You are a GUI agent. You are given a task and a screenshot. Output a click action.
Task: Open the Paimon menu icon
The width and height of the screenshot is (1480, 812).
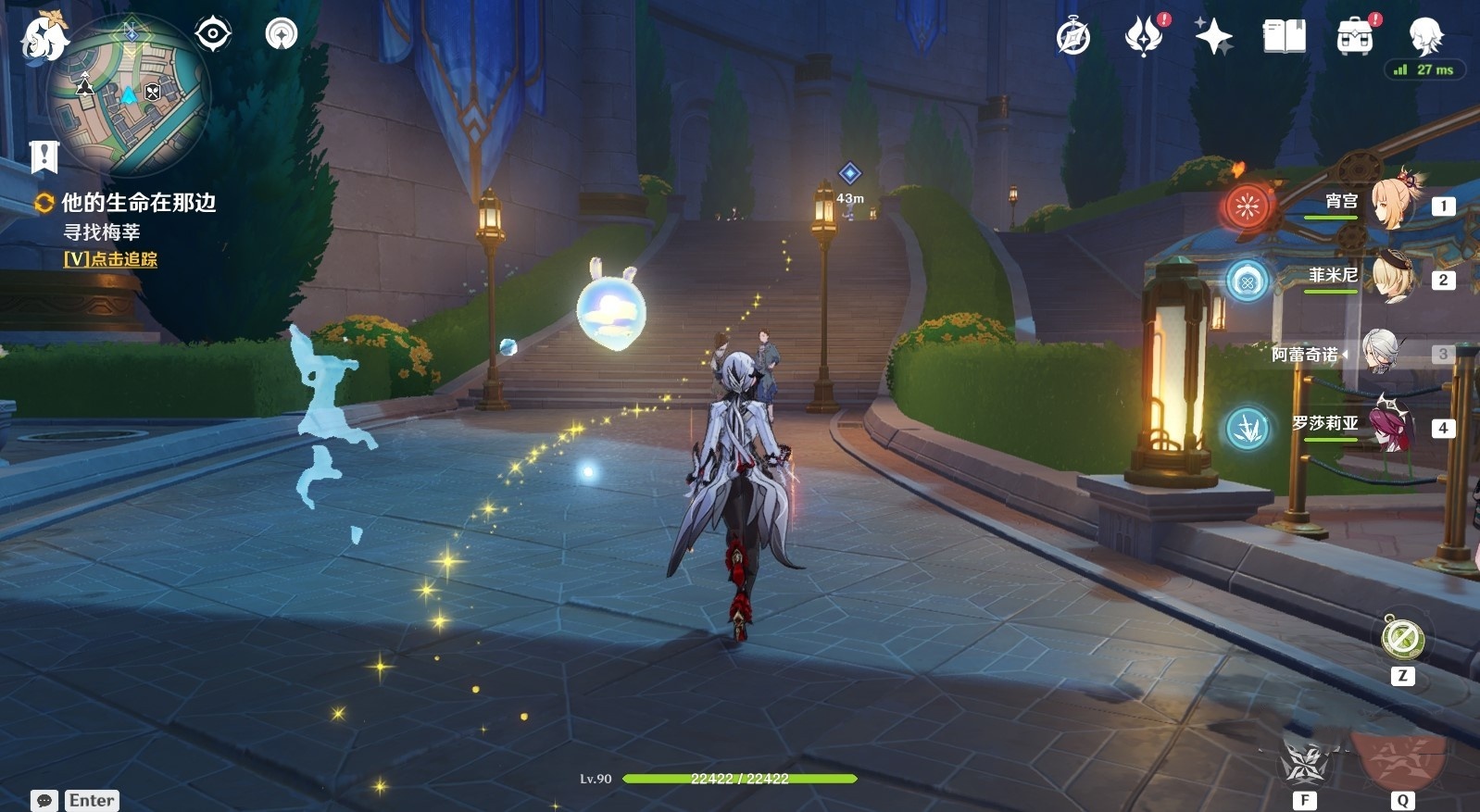[x=43, y=38]
